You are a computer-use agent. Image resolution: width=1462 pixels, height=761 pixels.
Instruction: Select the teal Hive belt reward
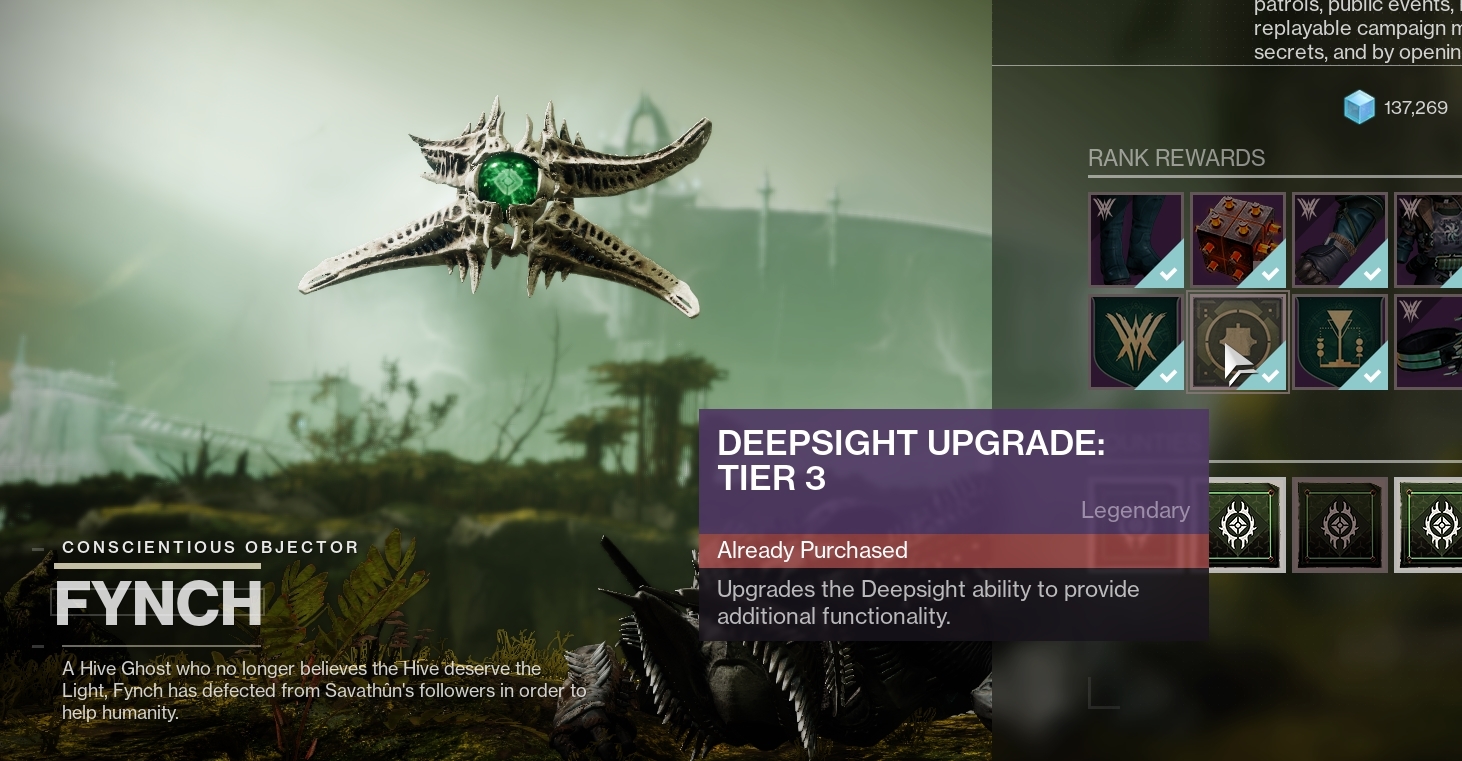[1435, 341]
